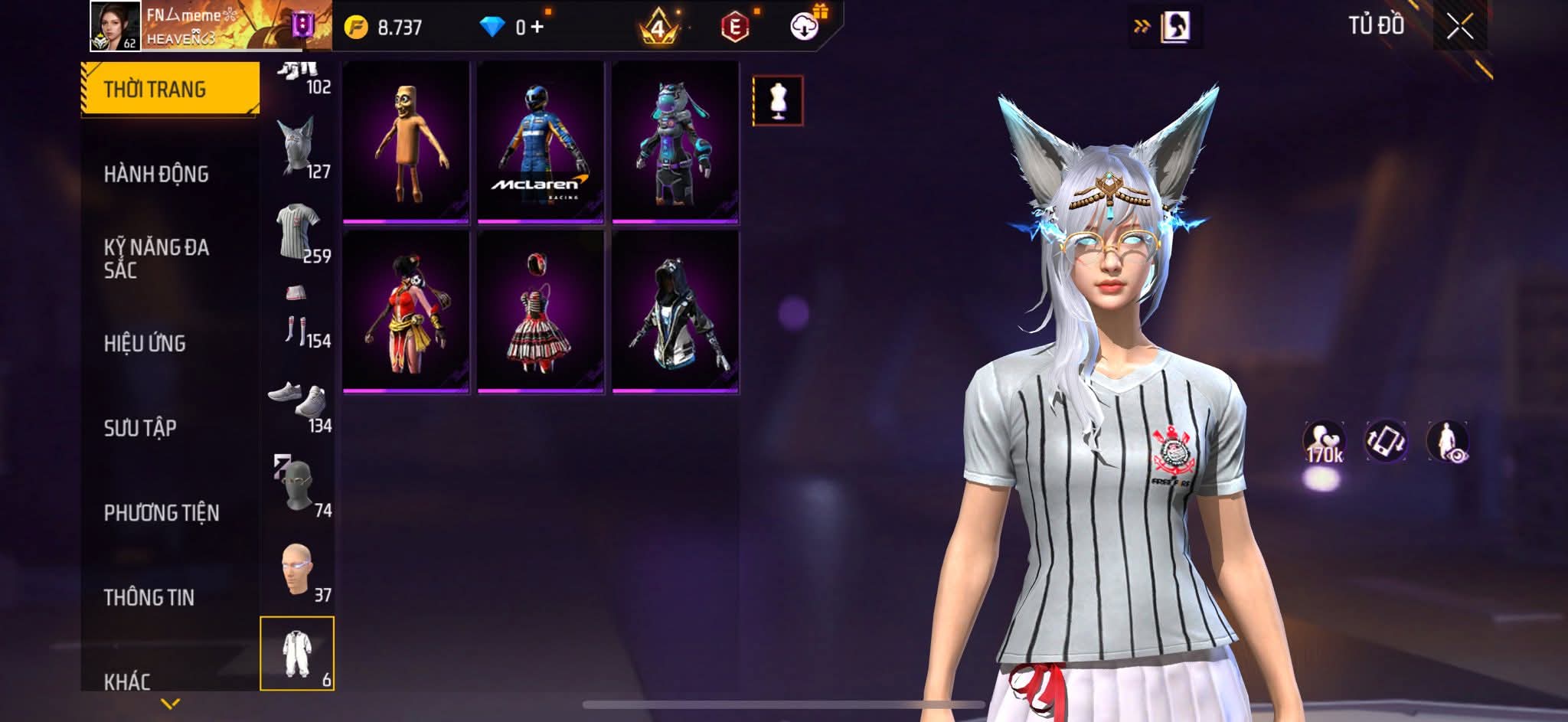This screenshot has height=722, width=1568.
Task: Select the McLaren racing suit outfit
Action: pos(541,142)
